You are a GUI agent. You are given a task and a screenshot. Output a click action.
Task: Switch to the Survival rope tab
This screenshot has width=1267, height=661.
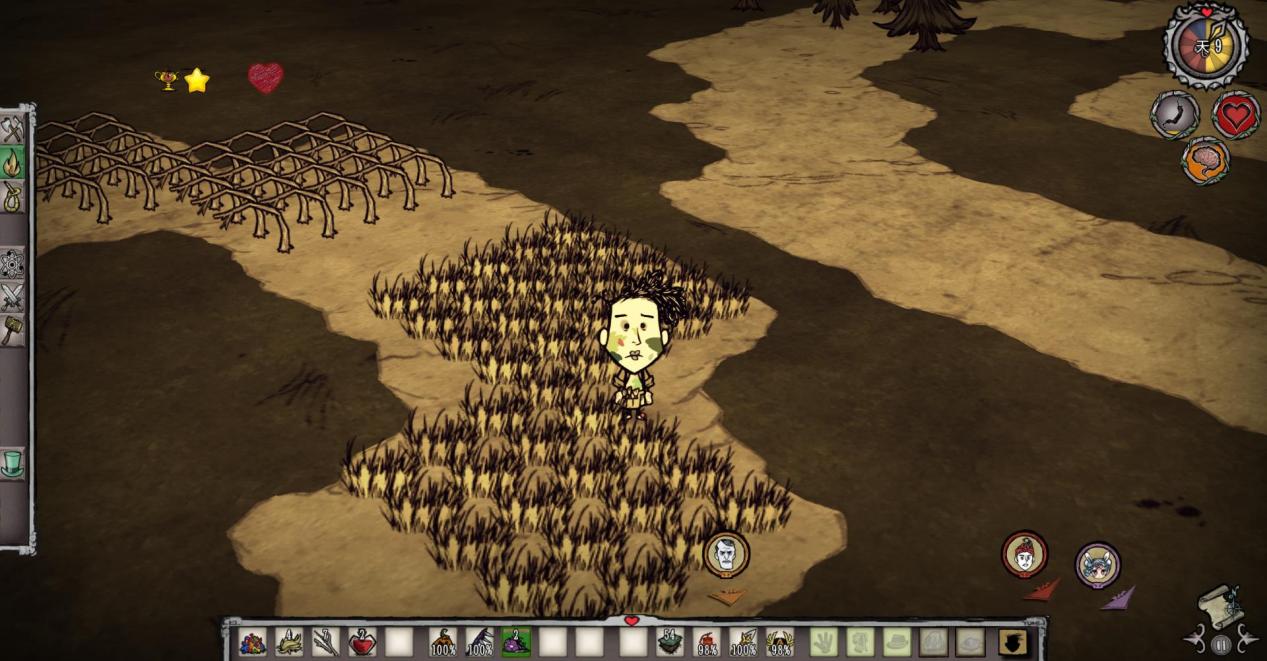point(12,194)
